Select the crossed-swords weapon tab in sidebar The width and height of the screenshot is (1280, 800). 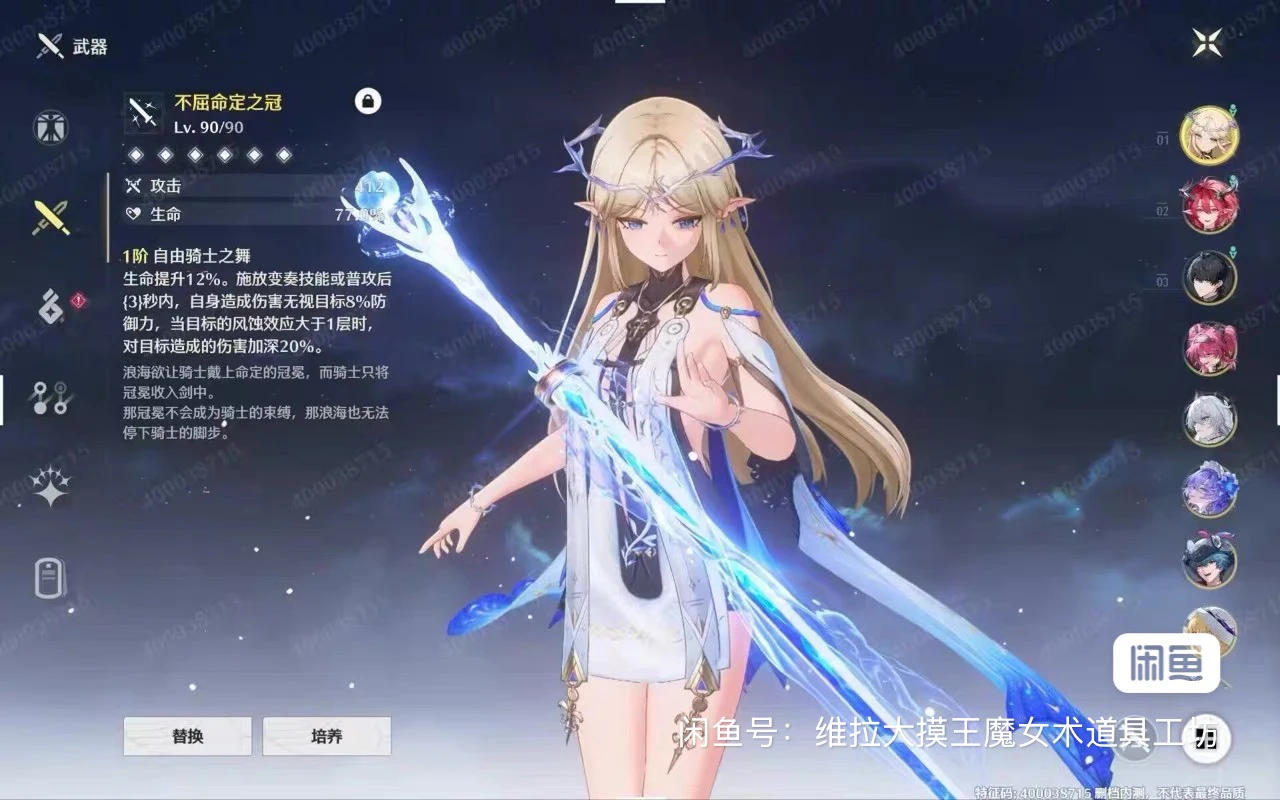50,217
